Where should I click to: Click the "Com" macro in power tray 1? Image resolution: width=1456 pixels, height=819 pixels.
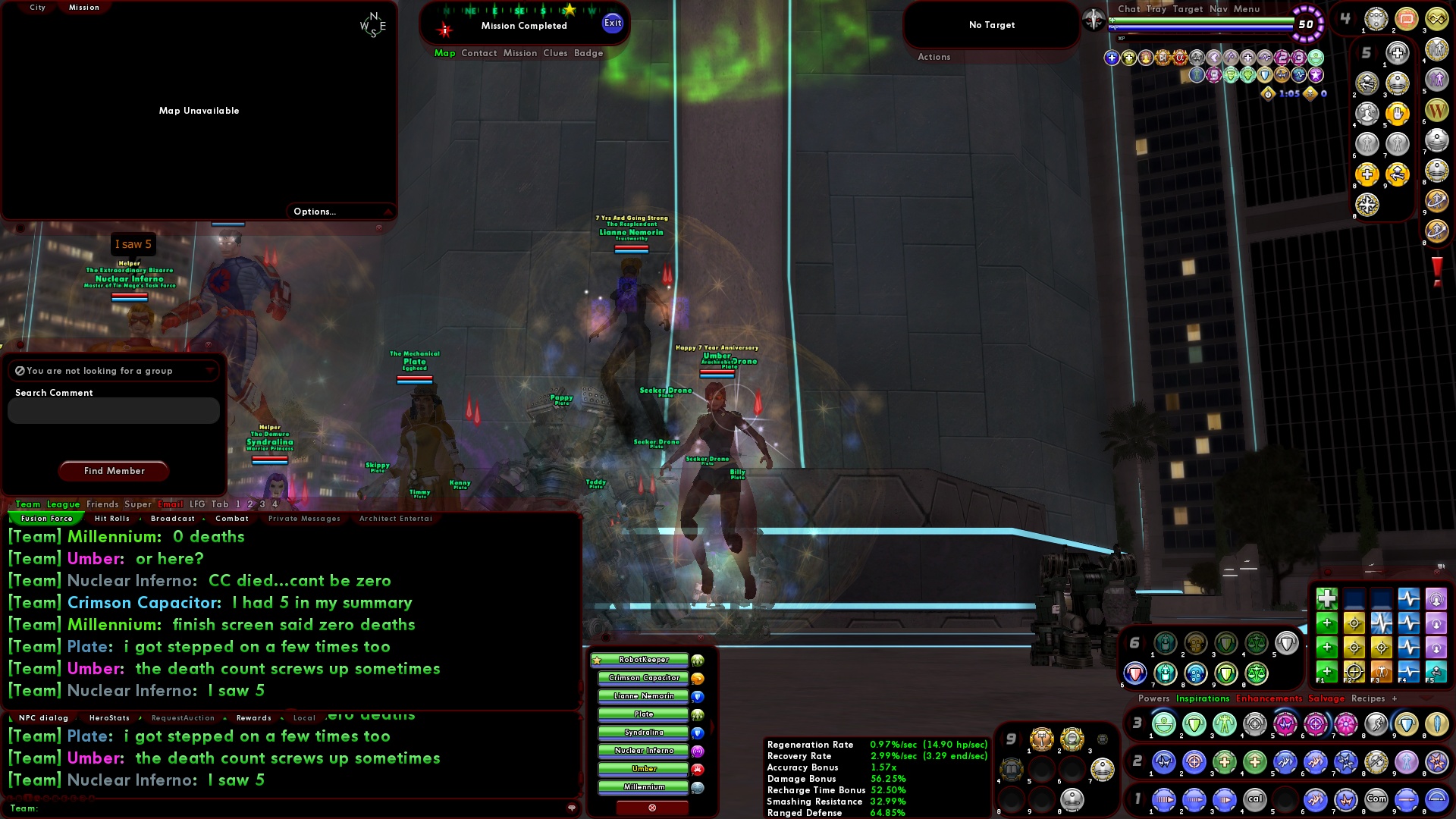[1377, 799]
